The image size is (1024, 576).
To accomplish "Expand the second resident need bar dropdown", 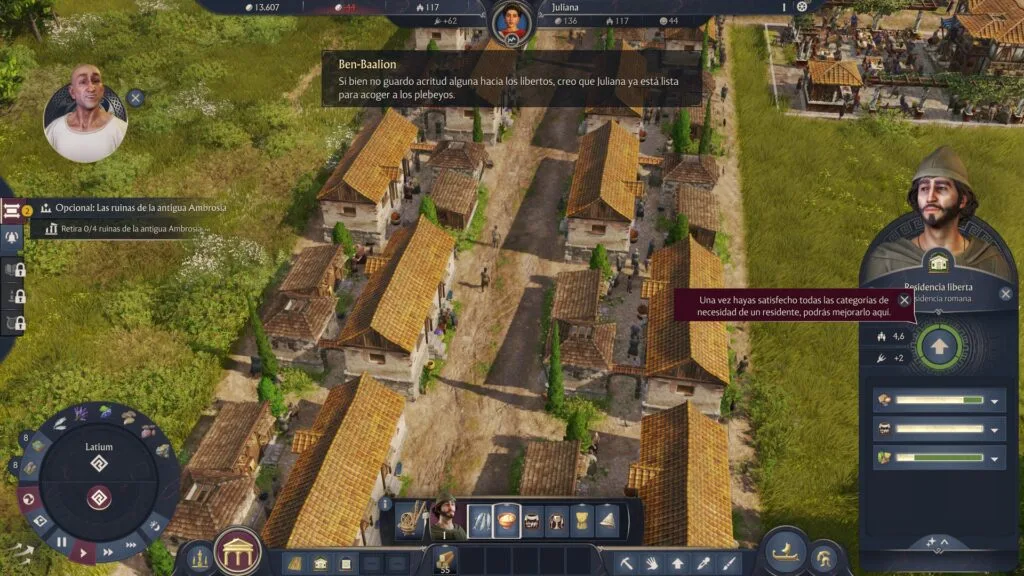I will point(994,430).
